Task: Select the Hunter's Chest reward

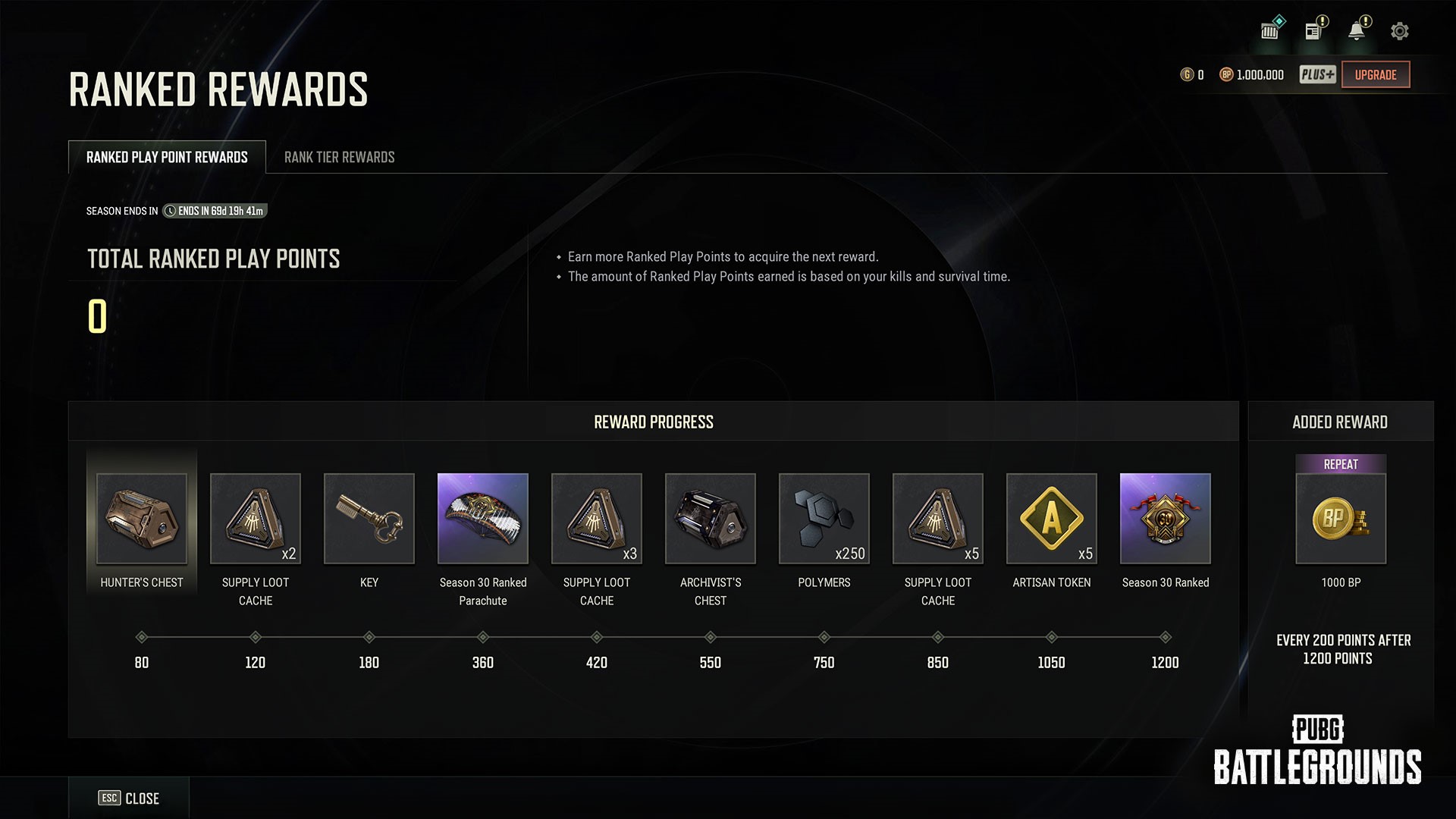Action: click(142, 519)
